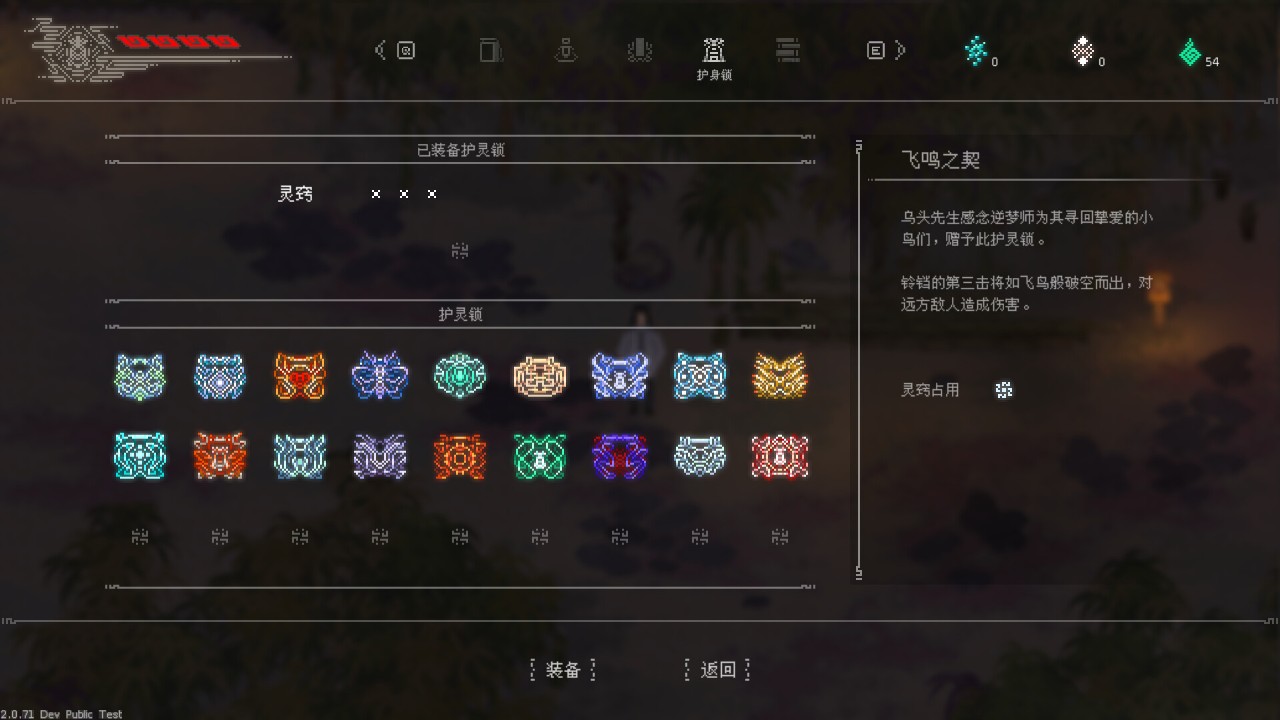Click the incense burner icon in top bar

tap(639, 50)
